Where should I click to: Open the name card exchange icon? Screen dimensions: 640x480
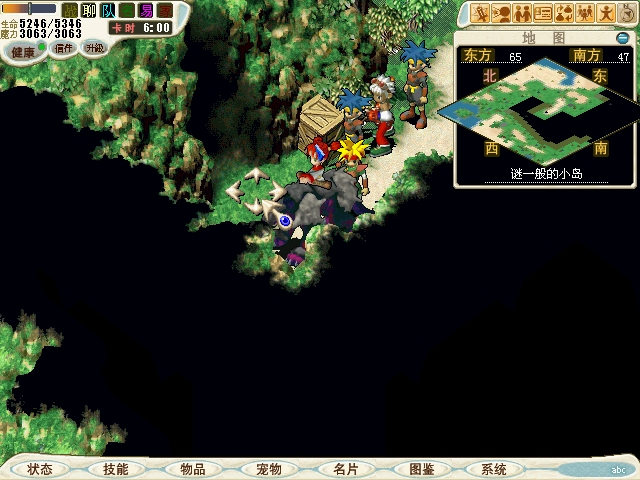coord(543,13)
